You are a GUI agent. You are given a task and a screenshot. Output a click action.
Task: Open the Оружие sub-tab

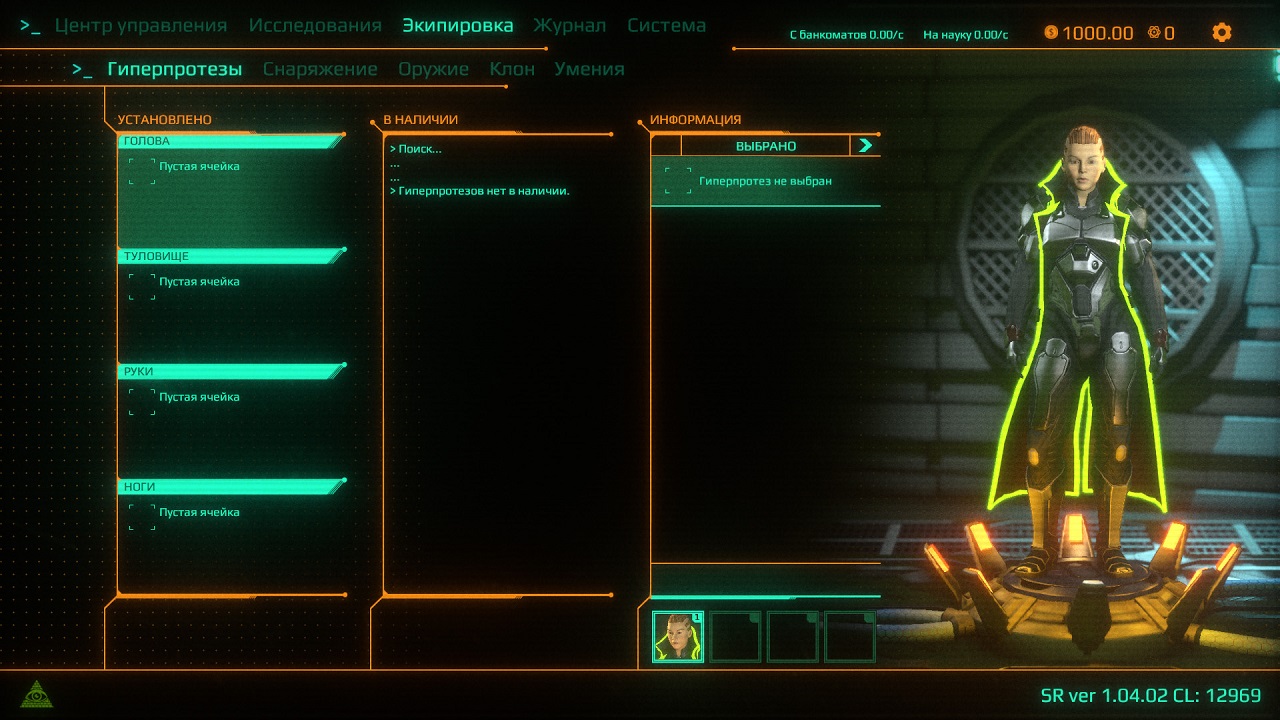(433, 69)
